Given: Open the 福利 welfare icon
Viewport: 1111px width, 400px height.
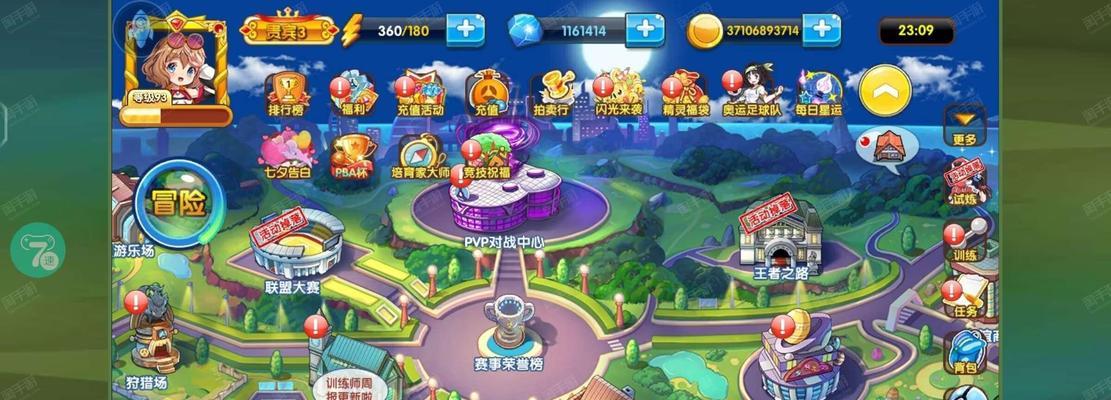Looking at the screenshot, I should [351, 90].
